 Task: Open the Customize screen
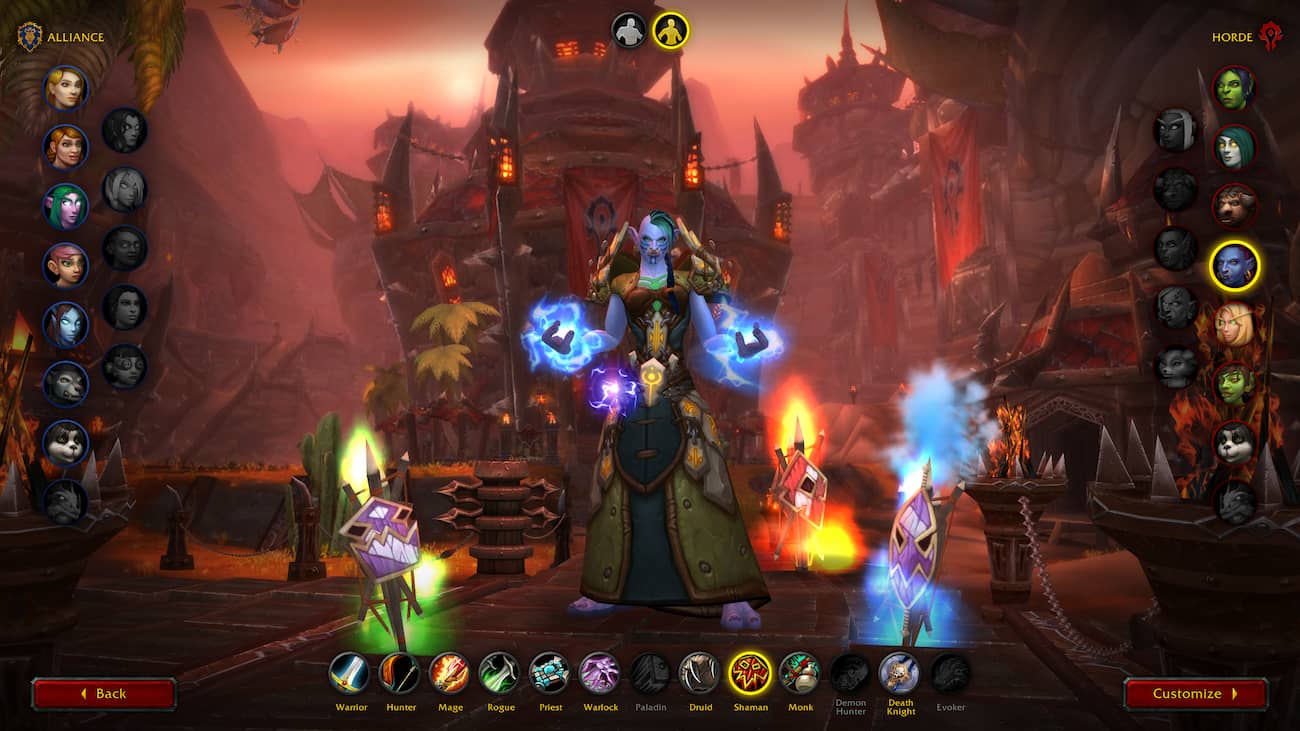pyautogui.click(x=1196, y=693)
